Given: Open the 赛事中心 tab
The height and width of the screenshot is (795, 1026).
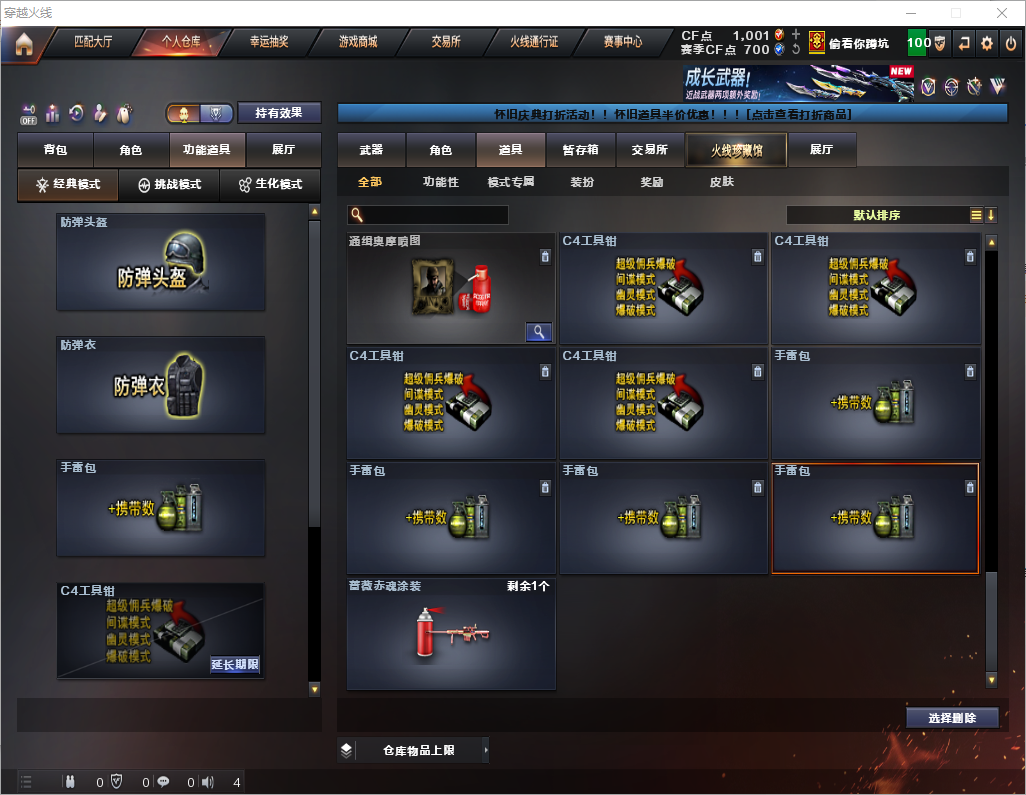Looking at the screenshot, I should 623,43.
